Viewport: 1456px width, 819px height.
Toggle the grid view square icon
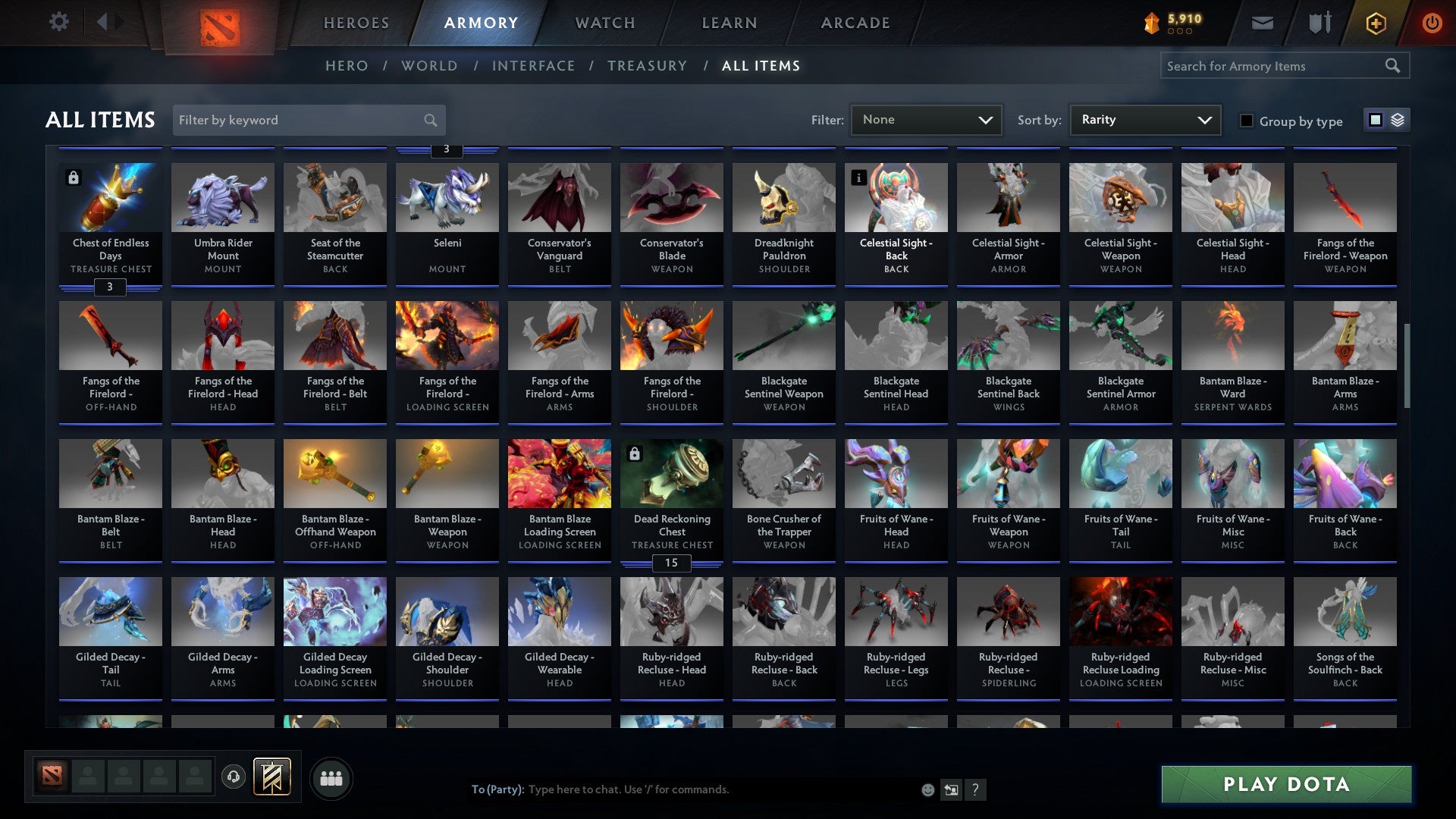tap(1374, 120)
